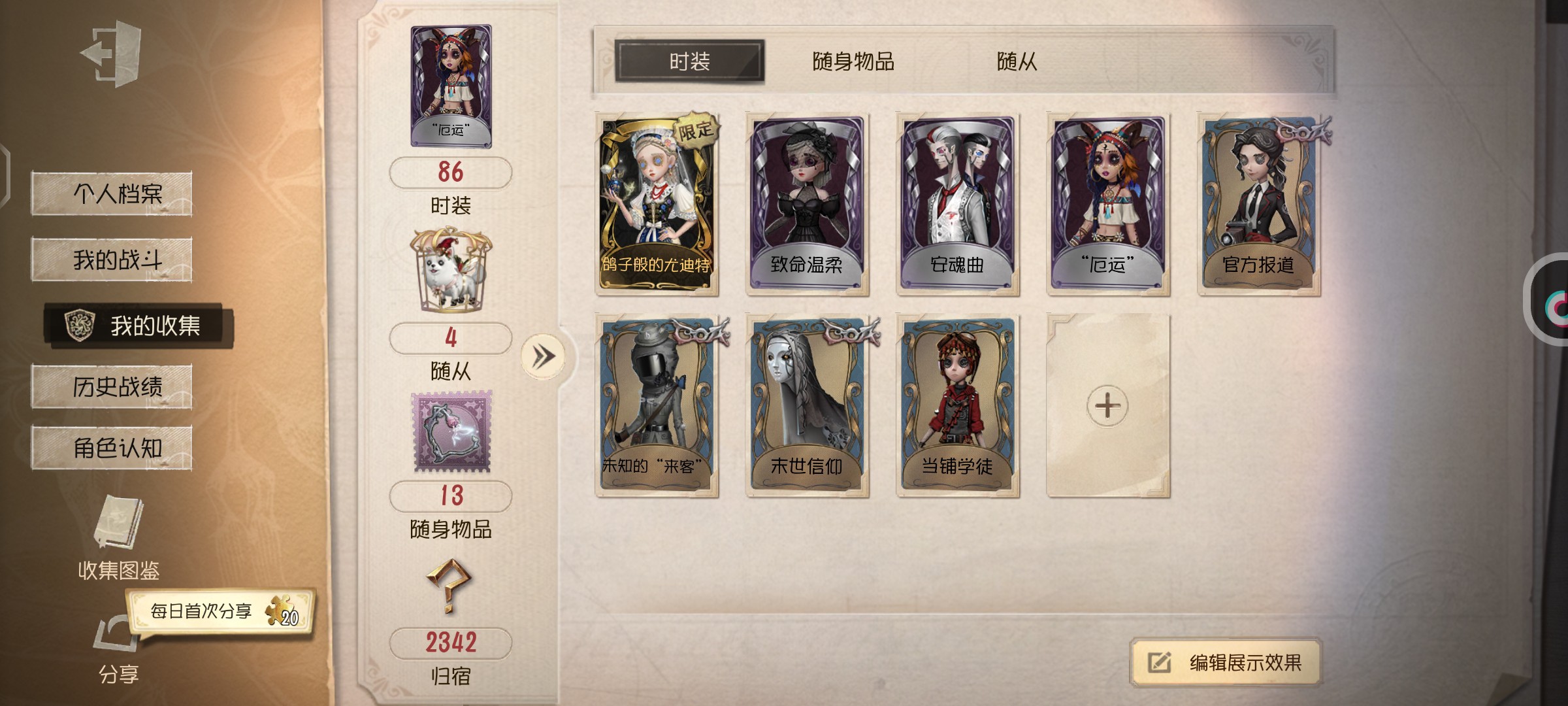Add a costume to the empty plus slot
The width and height of the screenshot is (1568, 706).
coord(1107,405)
